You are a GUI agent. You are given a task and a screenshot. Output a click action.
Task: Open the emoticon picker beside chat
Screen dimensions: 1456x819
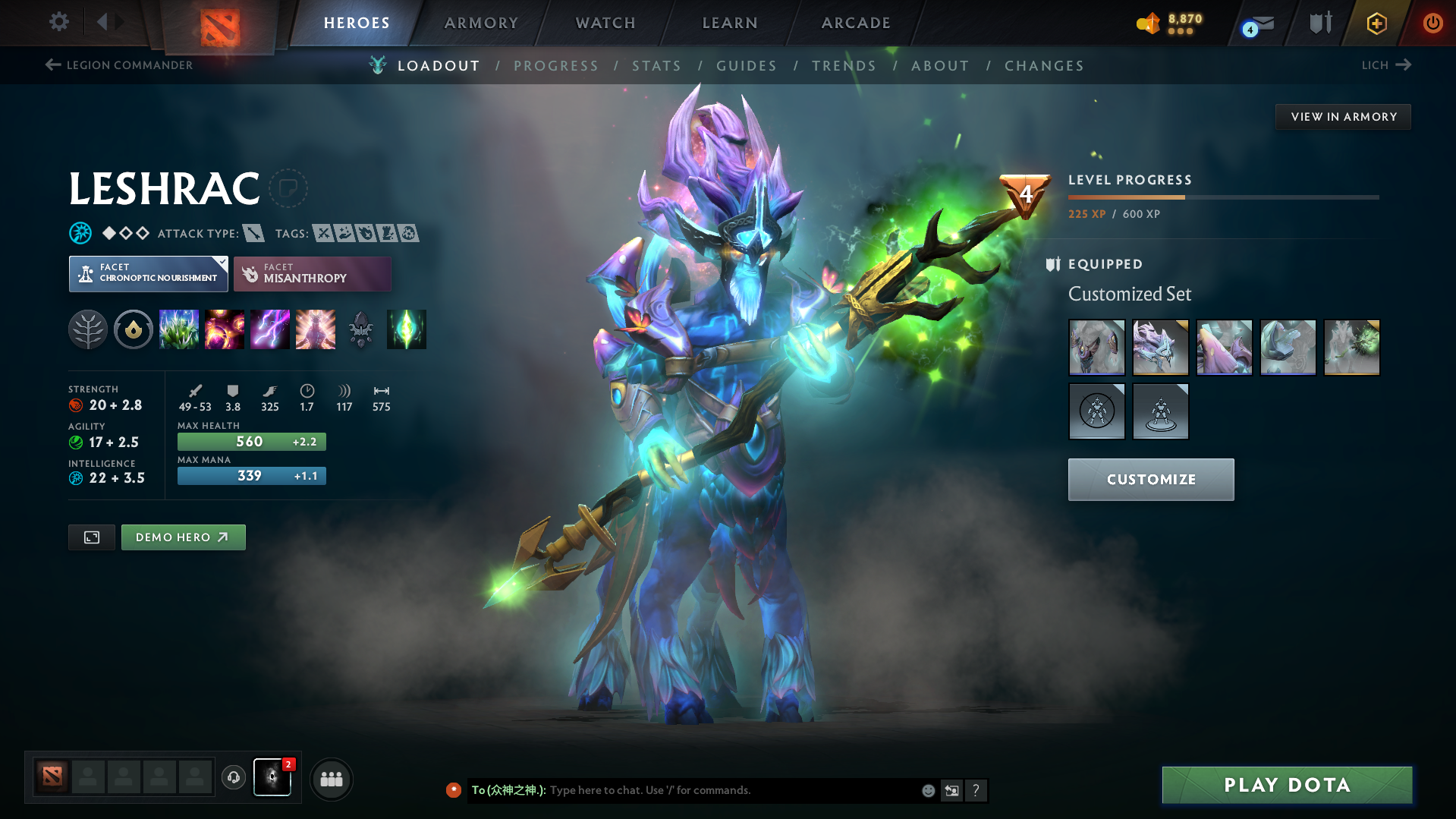point(927,790)
